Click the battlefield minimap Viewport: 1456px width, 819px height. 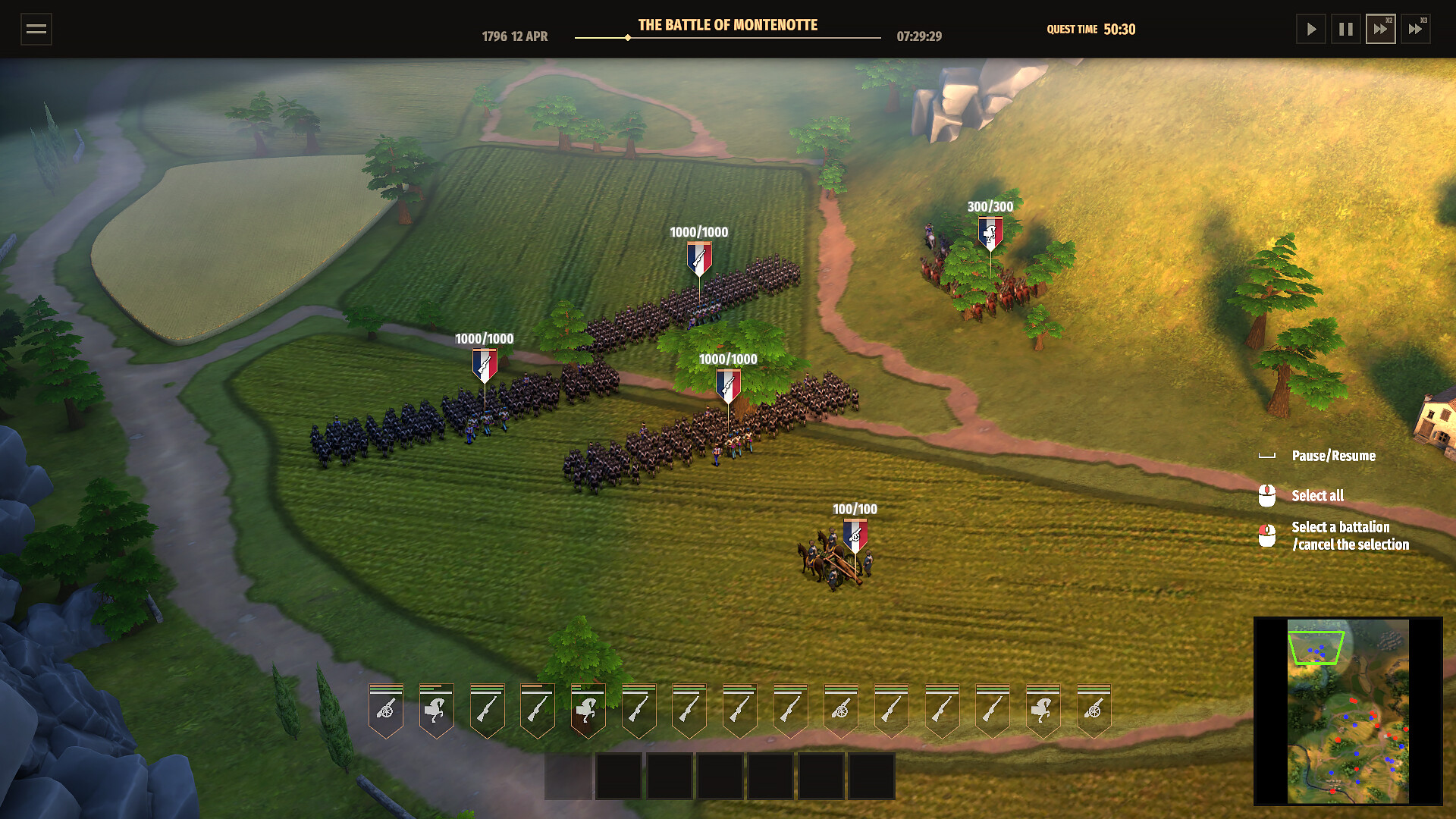click(1348, 711)
